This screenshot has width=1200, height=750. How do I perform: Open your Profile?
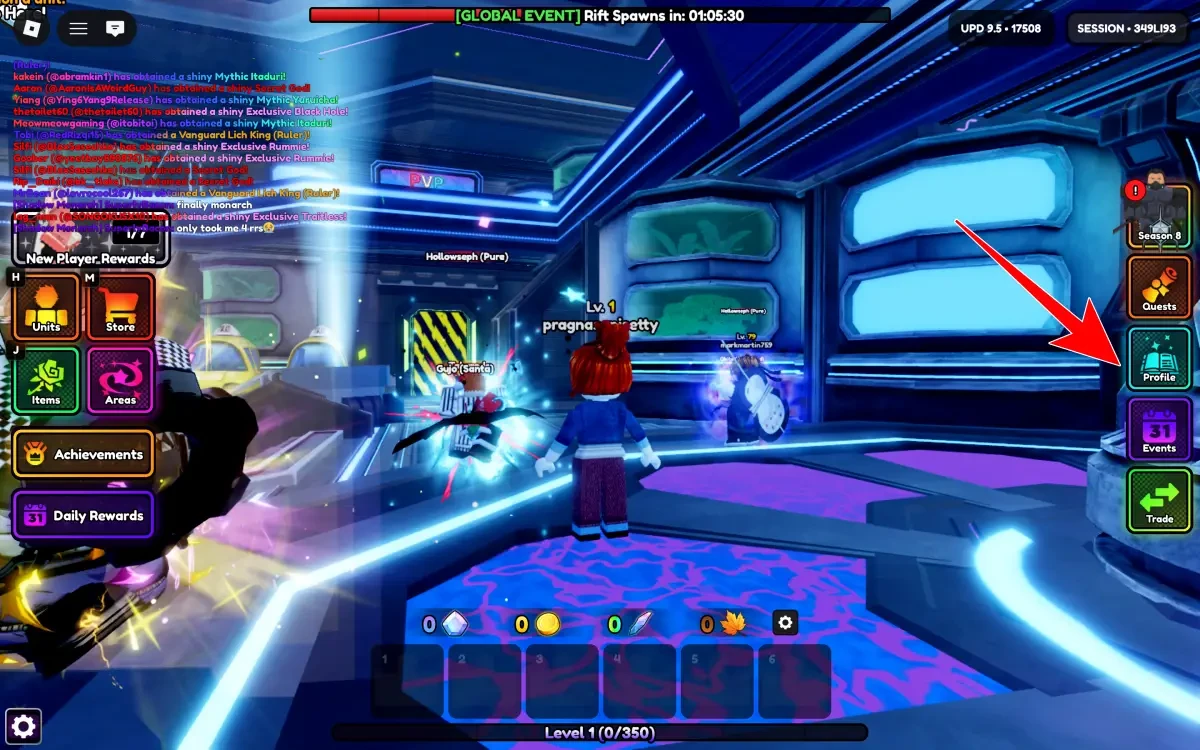tap(1159, 358)
